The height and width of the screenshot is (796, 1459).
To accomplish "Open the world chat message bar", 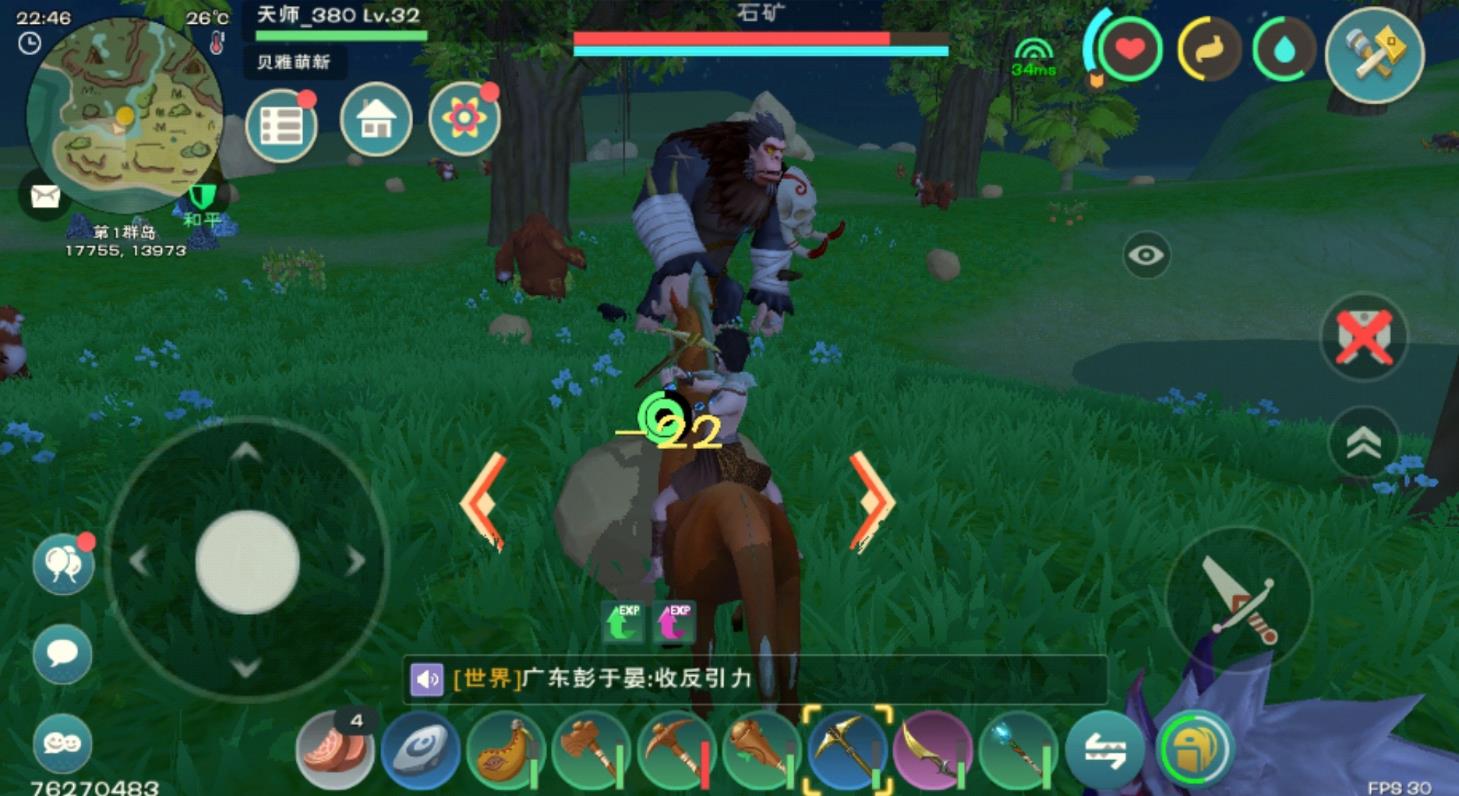I will (755, 680).
